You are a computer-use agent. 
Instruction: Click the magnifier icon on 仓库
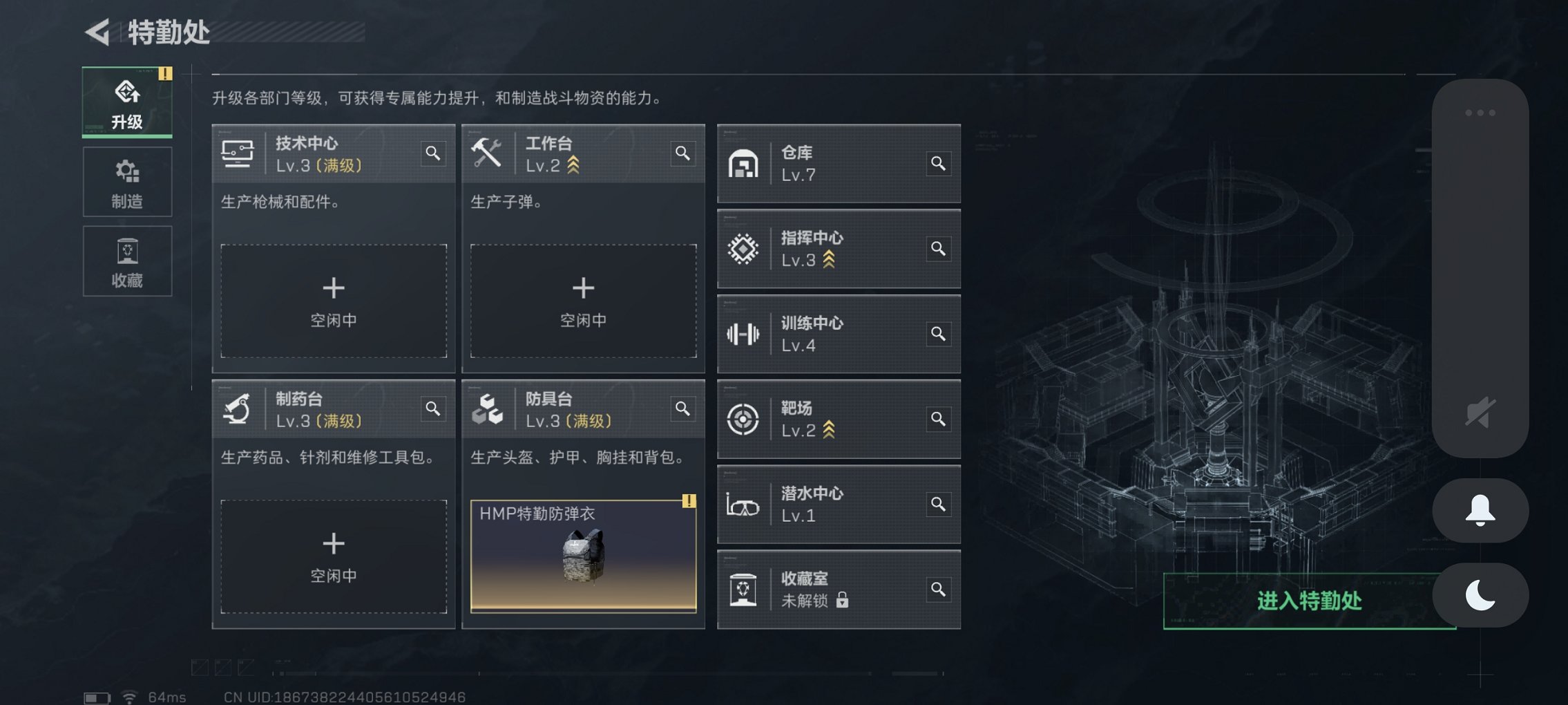pos(938,164)
